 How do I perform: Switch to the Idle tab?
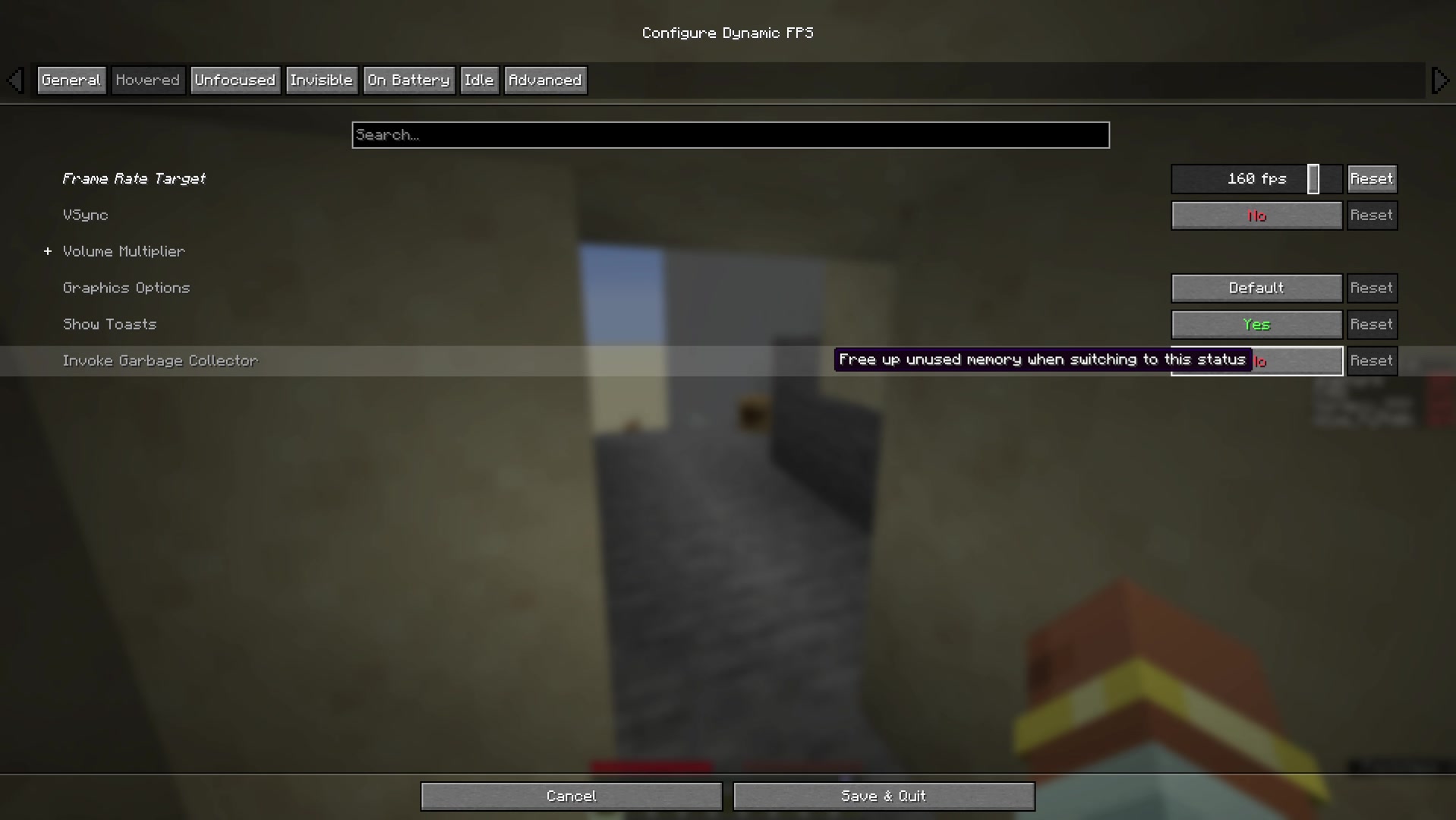click(479, 80)
